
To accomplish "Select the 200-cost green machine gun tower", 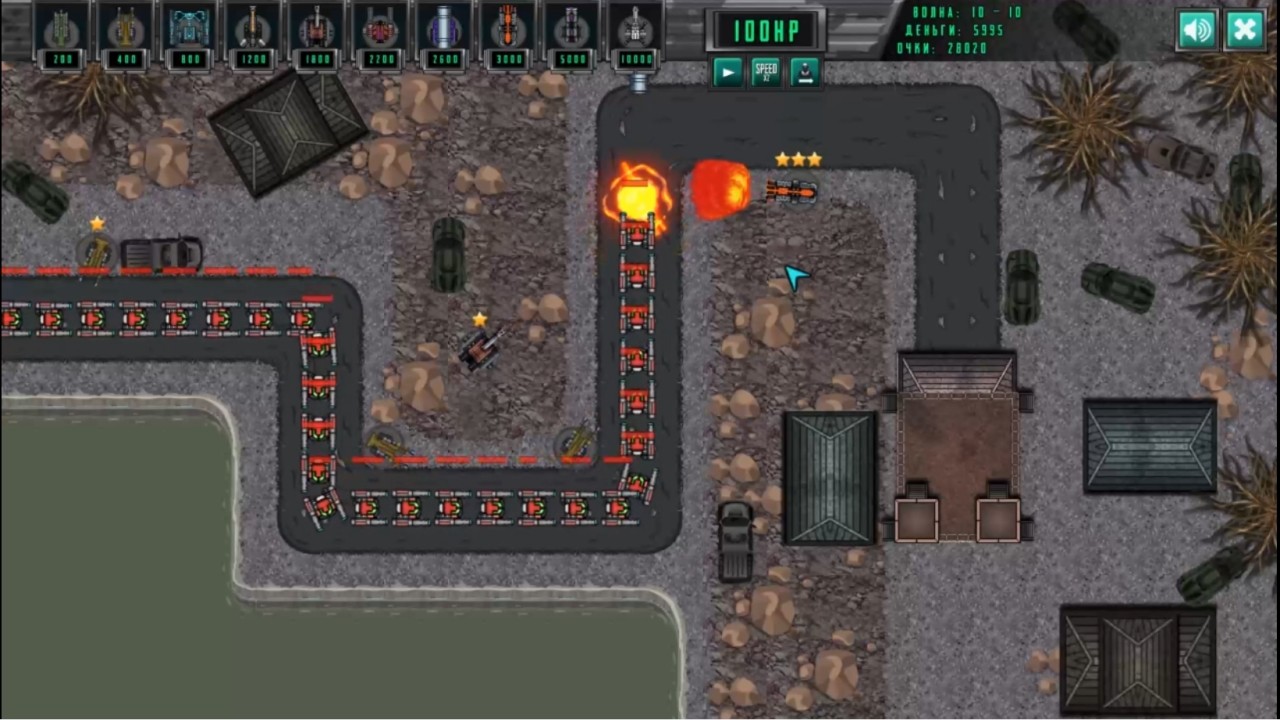I will (60, 30).
